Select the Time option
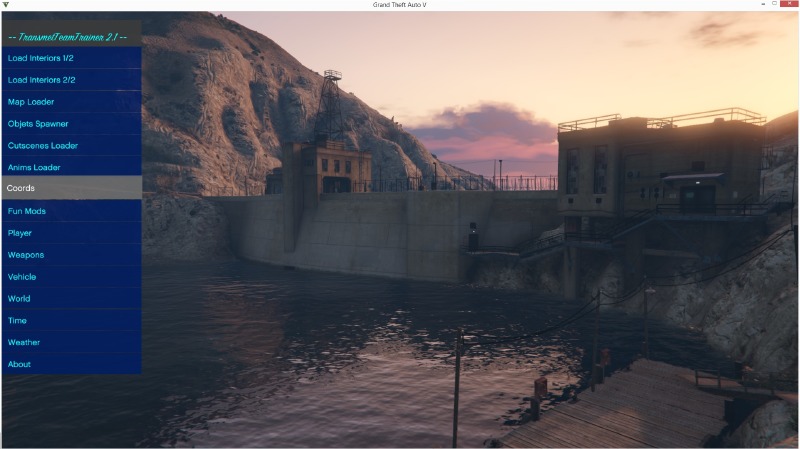This screenshot has width=800, height=449. point(70,321)
